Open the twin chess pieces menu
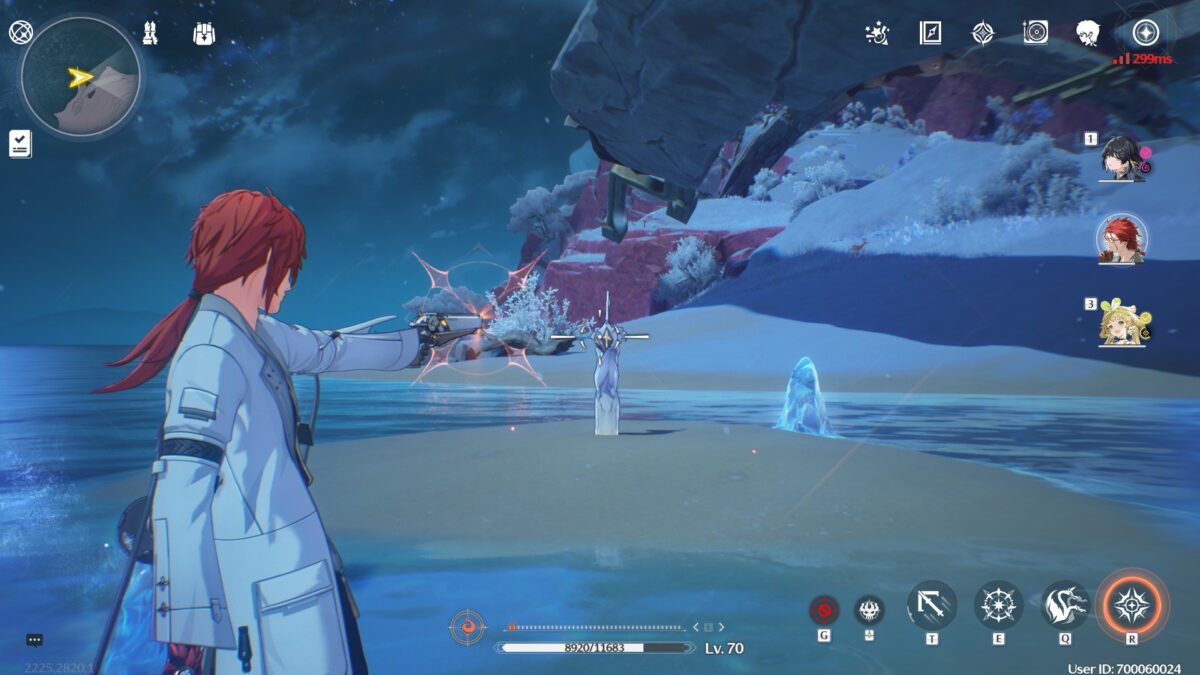Viewport: 1200px width, 675px height. click(151, 33)
